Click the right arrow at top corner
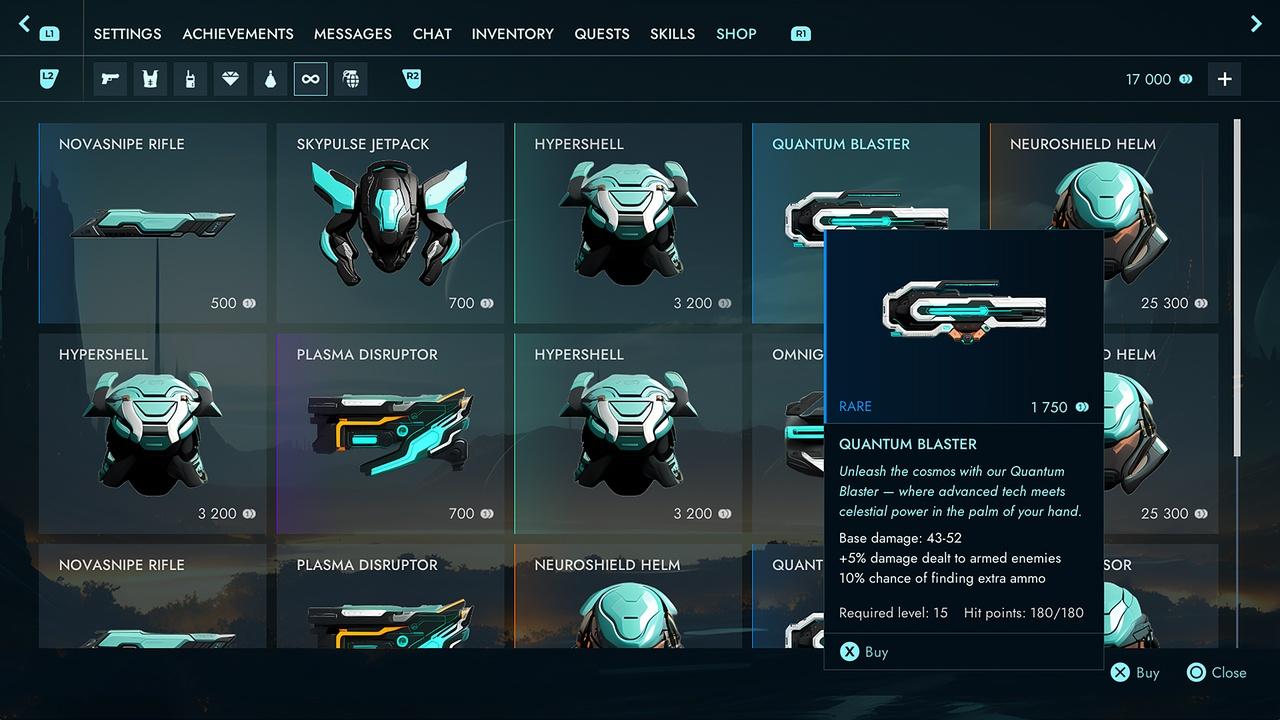Viewport: 1280px width, 720px height. tap(1256, 24)
